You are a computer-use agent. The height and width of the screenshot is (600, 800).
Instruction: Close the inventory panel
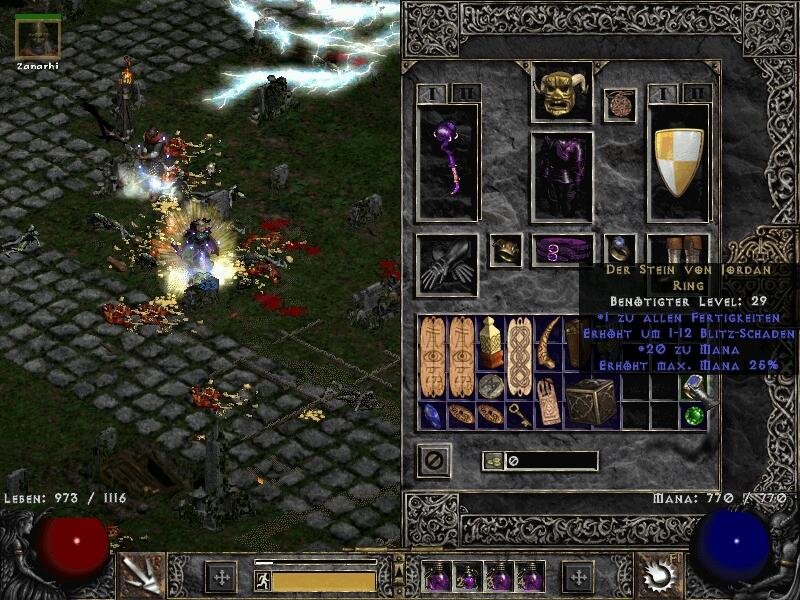point(434,460)
